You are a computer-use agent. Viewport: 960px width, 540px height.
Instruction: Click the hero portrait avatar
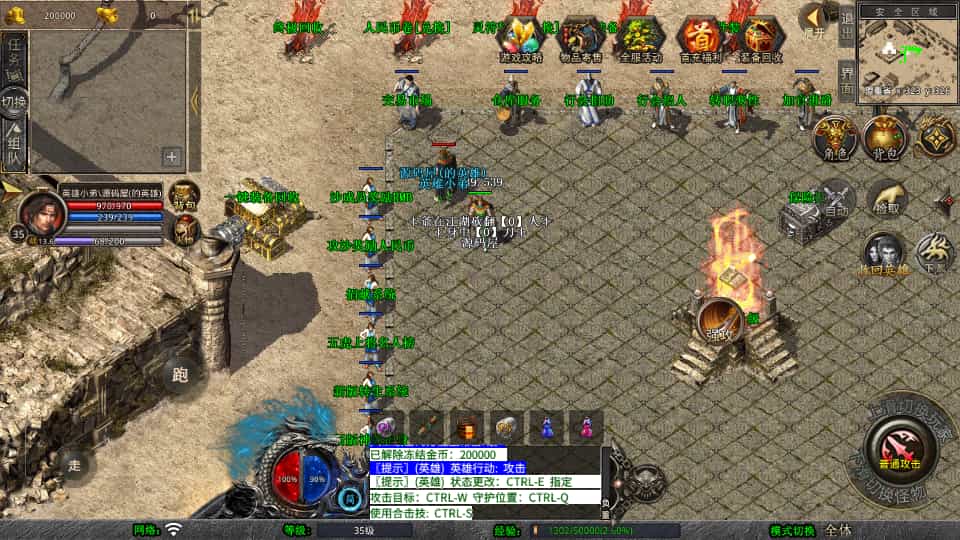40,212
